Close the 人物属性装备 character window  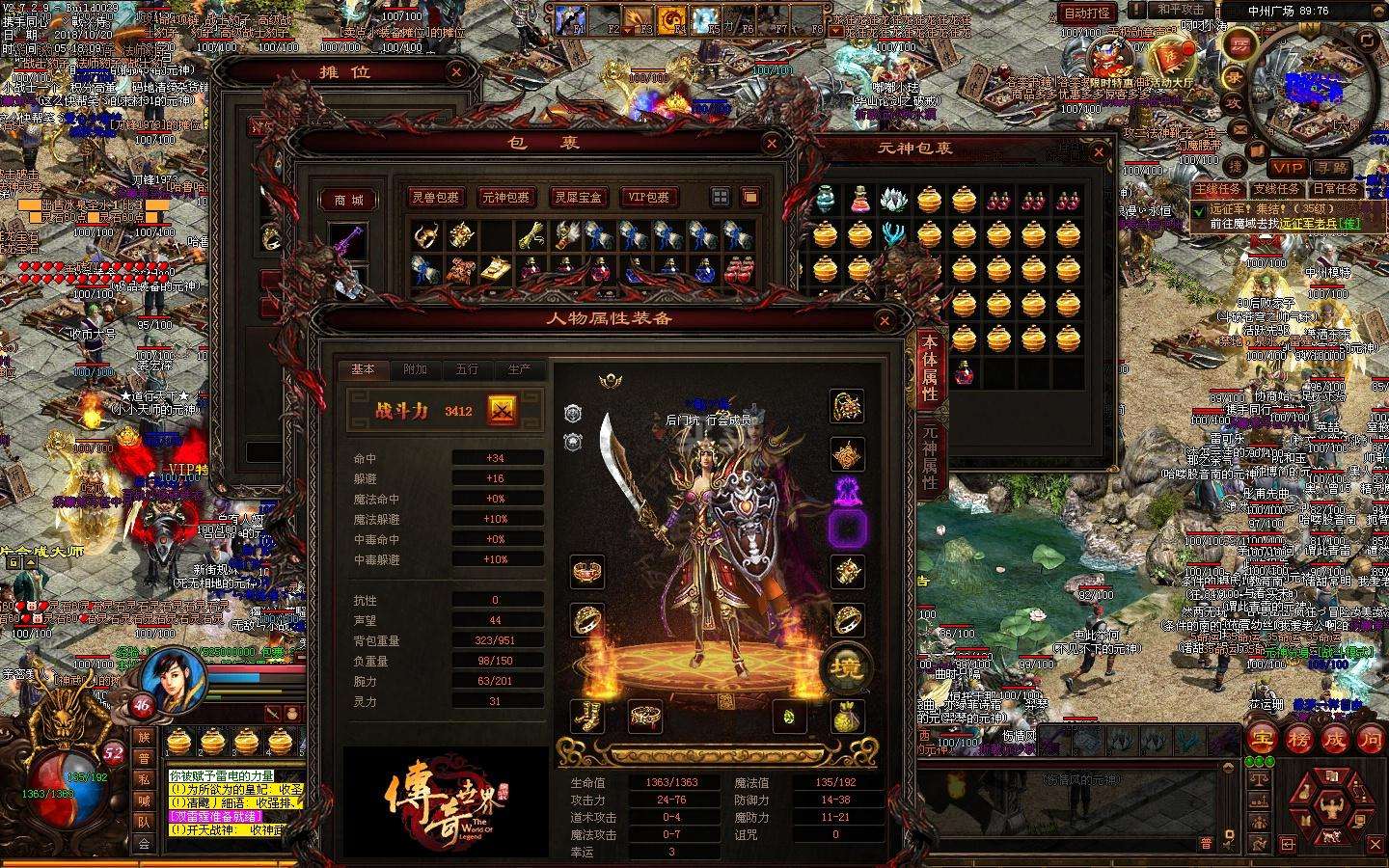pos(885,320)
